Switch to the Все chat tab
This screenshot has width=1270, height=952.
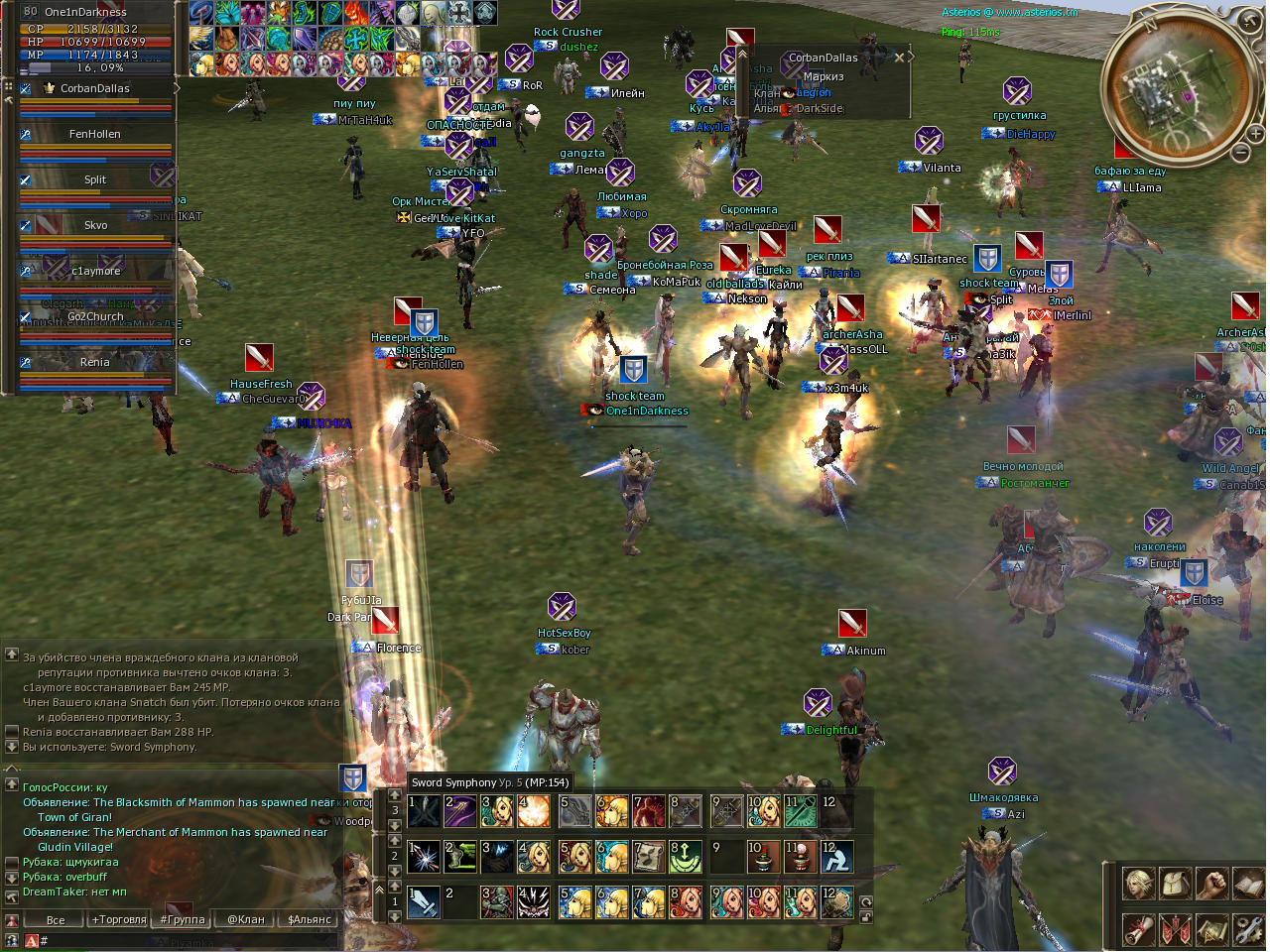(x=56, y=919)
